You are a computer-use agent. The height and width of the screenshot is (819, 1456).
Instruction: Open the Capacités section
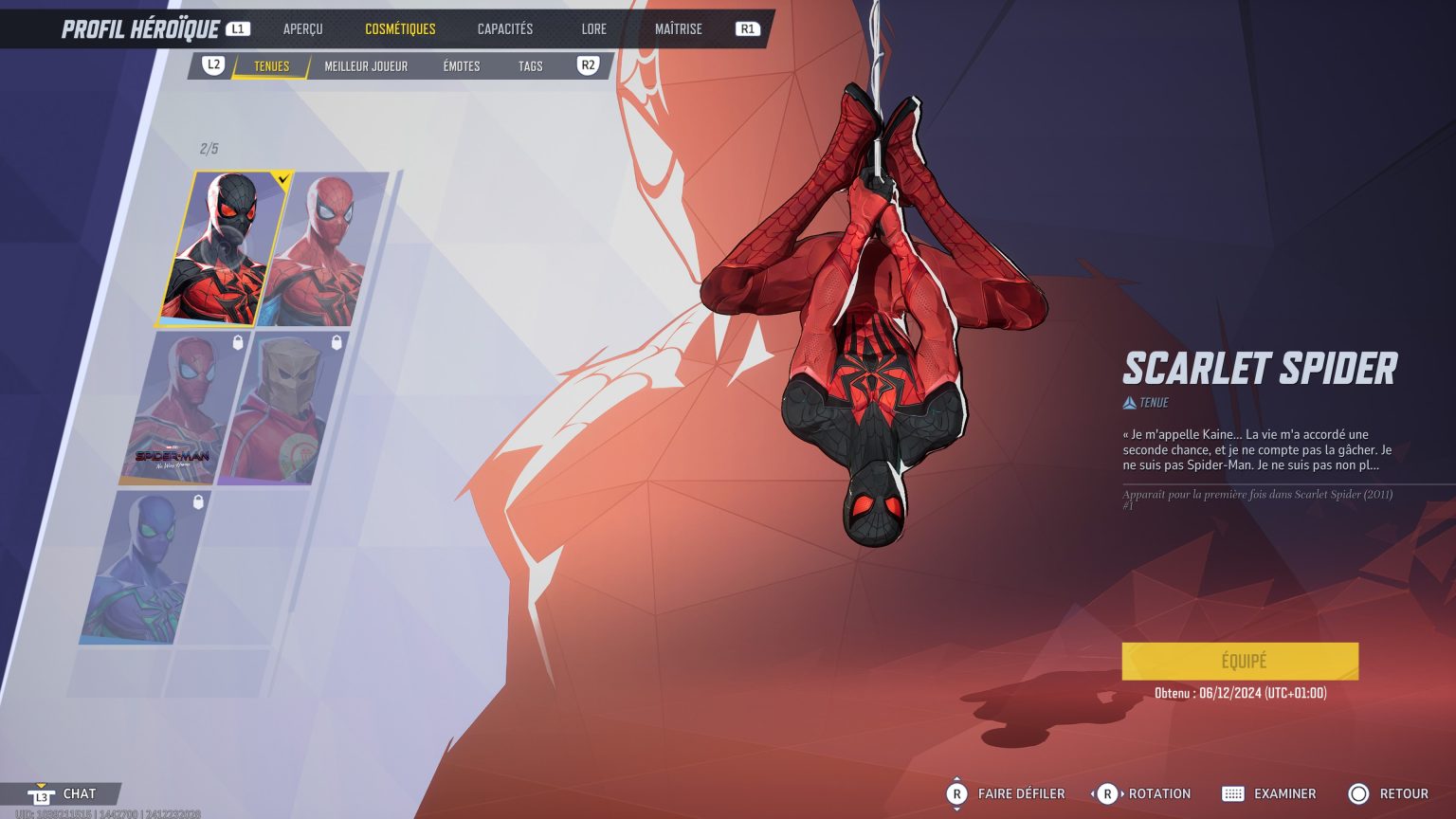point(504,28)
